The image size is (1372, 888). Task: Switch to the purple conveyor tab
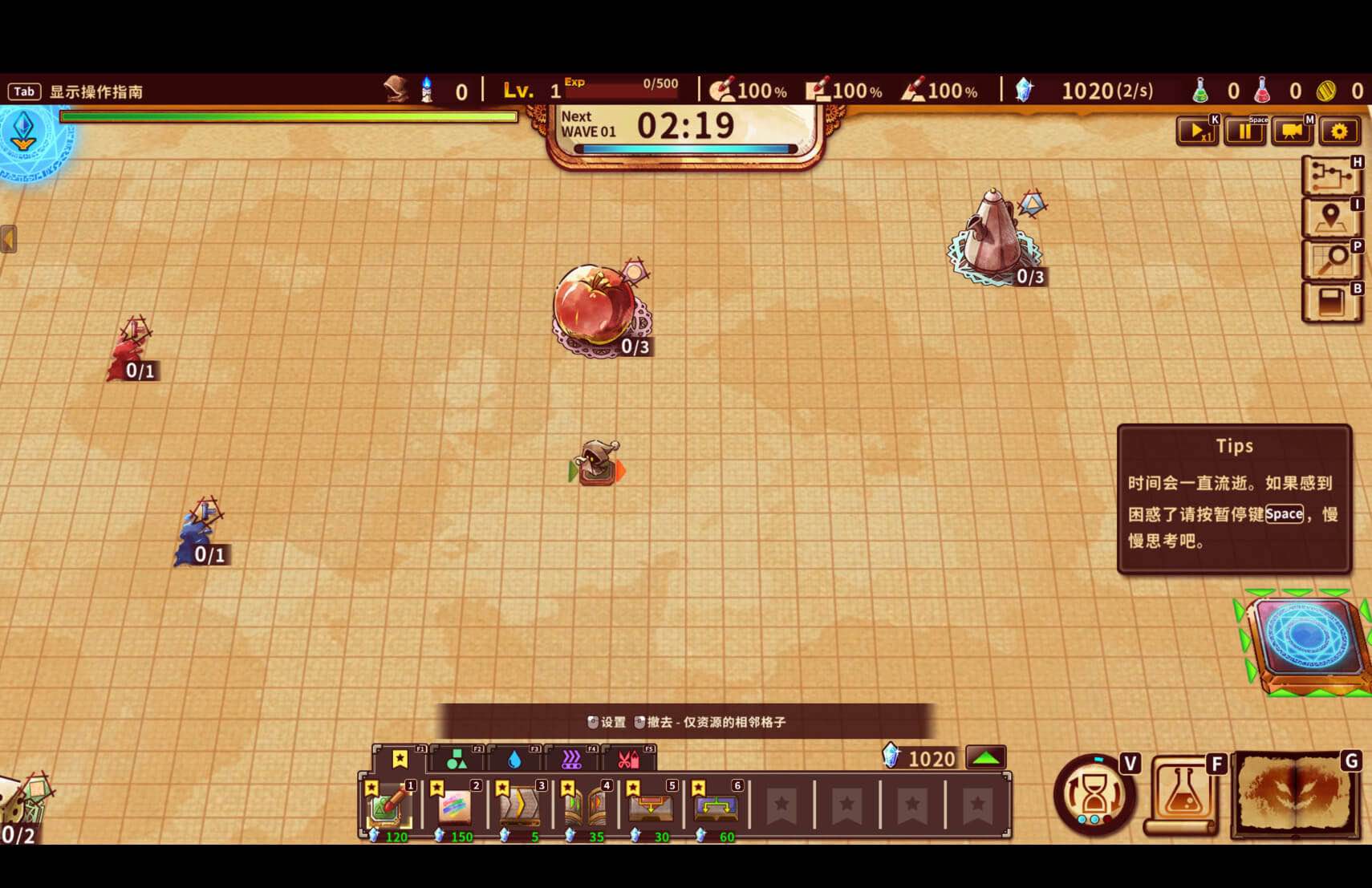[x=571, y=759]
